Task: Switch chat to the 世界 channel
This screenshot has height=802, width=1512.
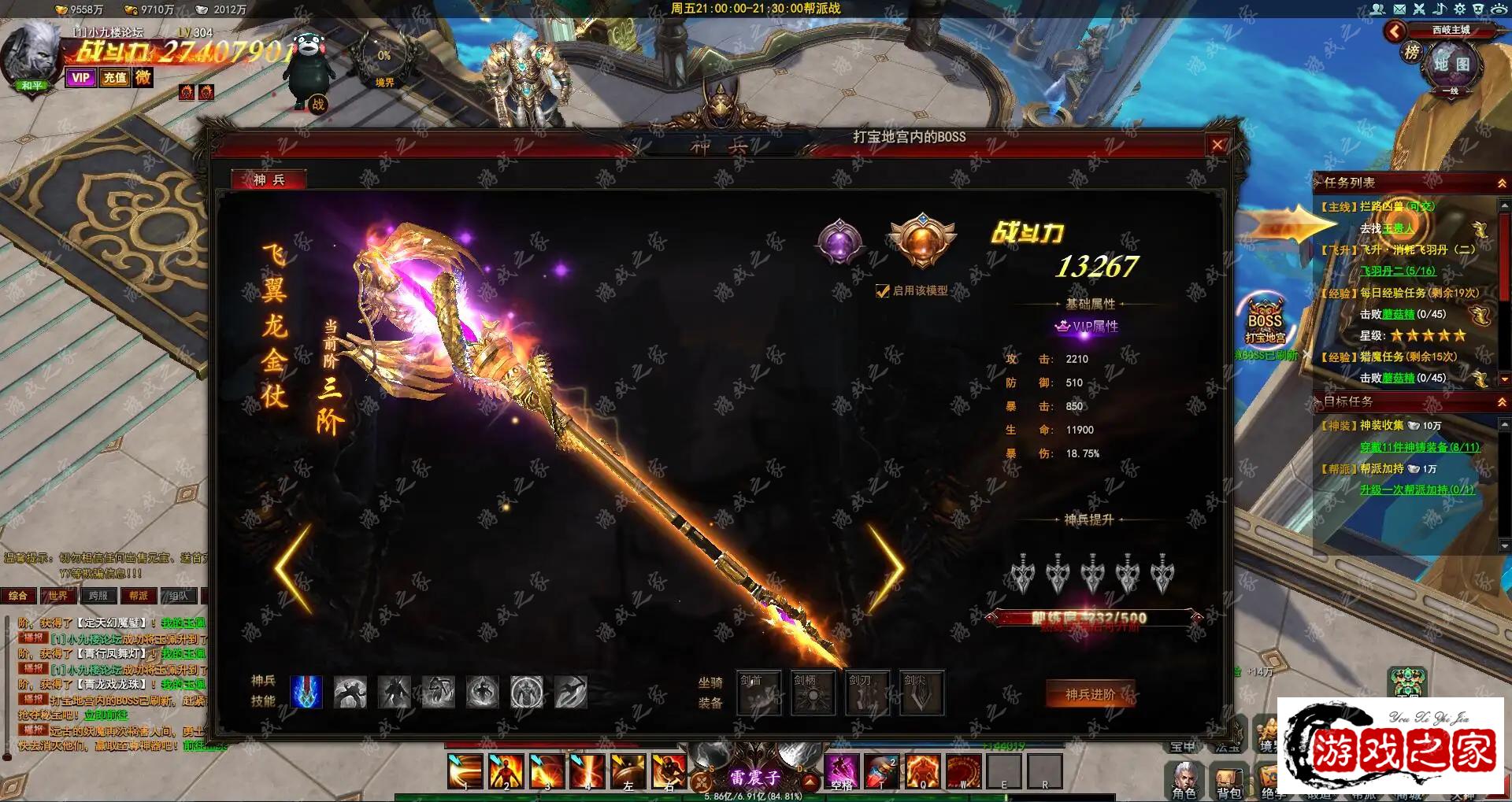Action: pyautogui.click(x=57, y=596)
